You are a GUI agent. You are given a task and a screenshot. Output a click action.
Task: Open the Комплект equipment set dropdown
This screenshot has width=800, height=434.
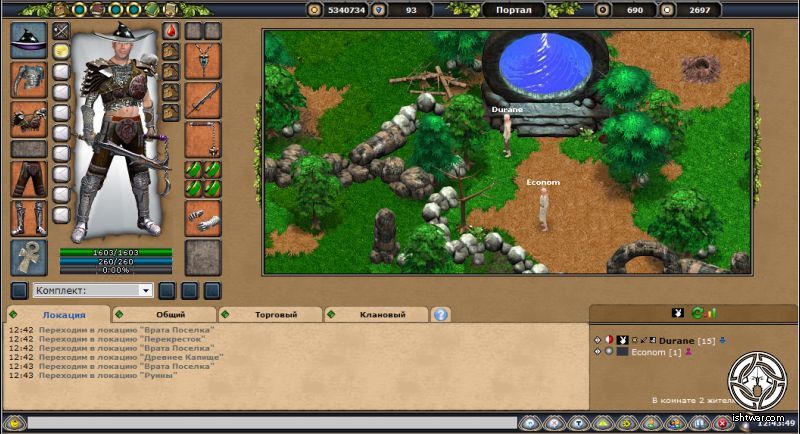tap(93, 291)
